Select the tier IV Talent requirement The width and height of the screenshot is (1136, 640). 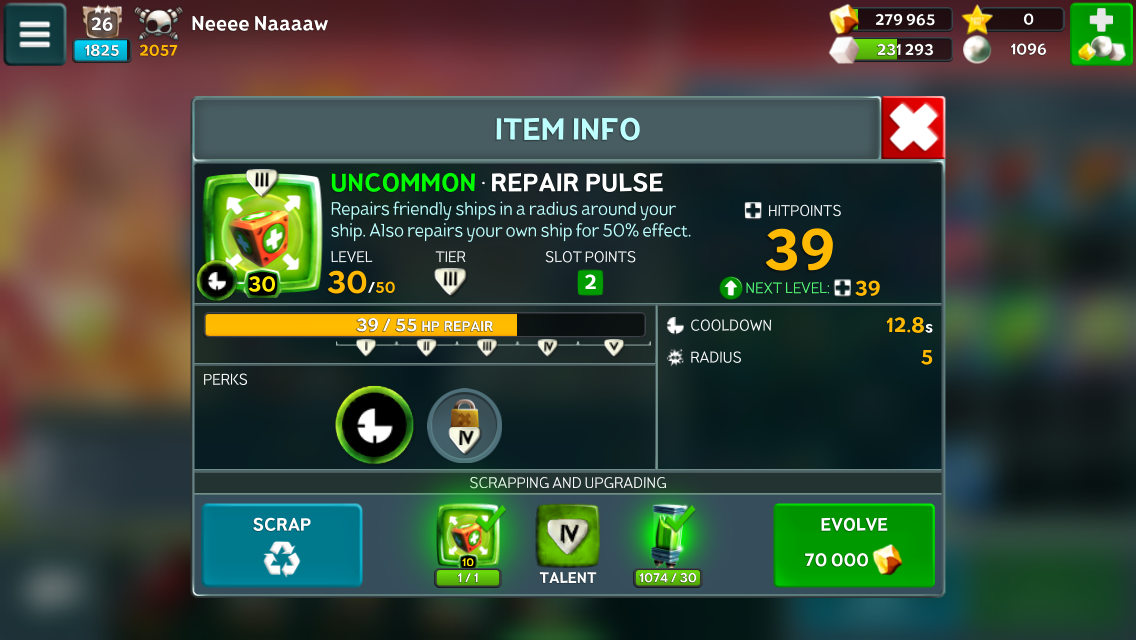tap(567, 538)
